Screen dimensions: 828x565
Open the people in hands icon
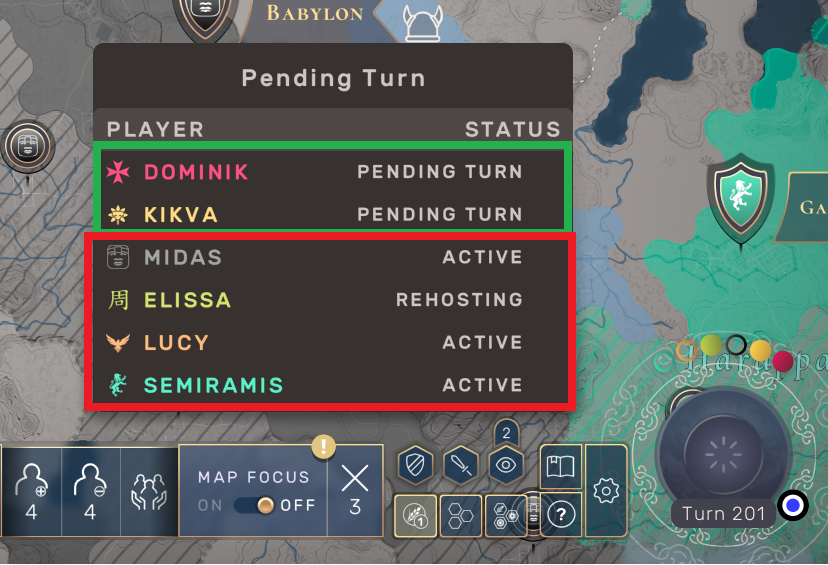pos(149,491)
